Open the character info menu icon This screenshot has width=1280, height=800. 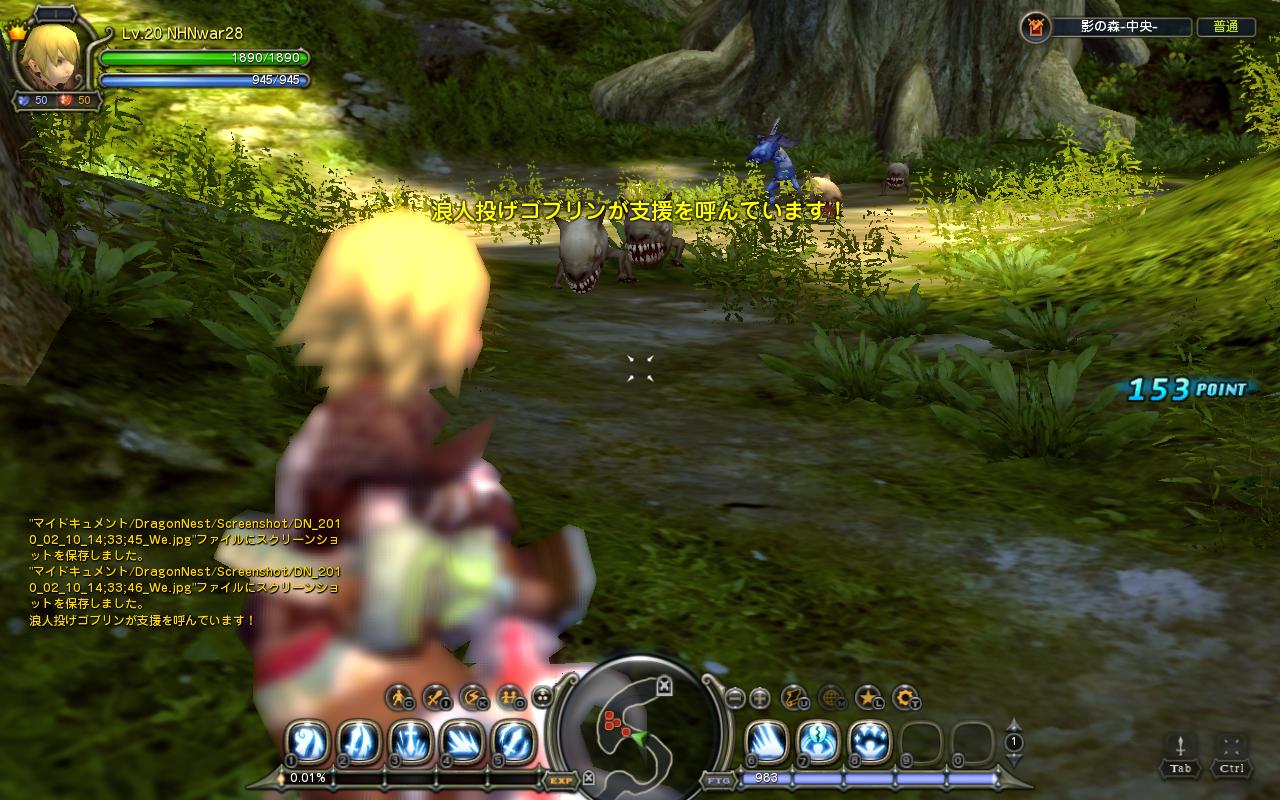click(400, 697)
